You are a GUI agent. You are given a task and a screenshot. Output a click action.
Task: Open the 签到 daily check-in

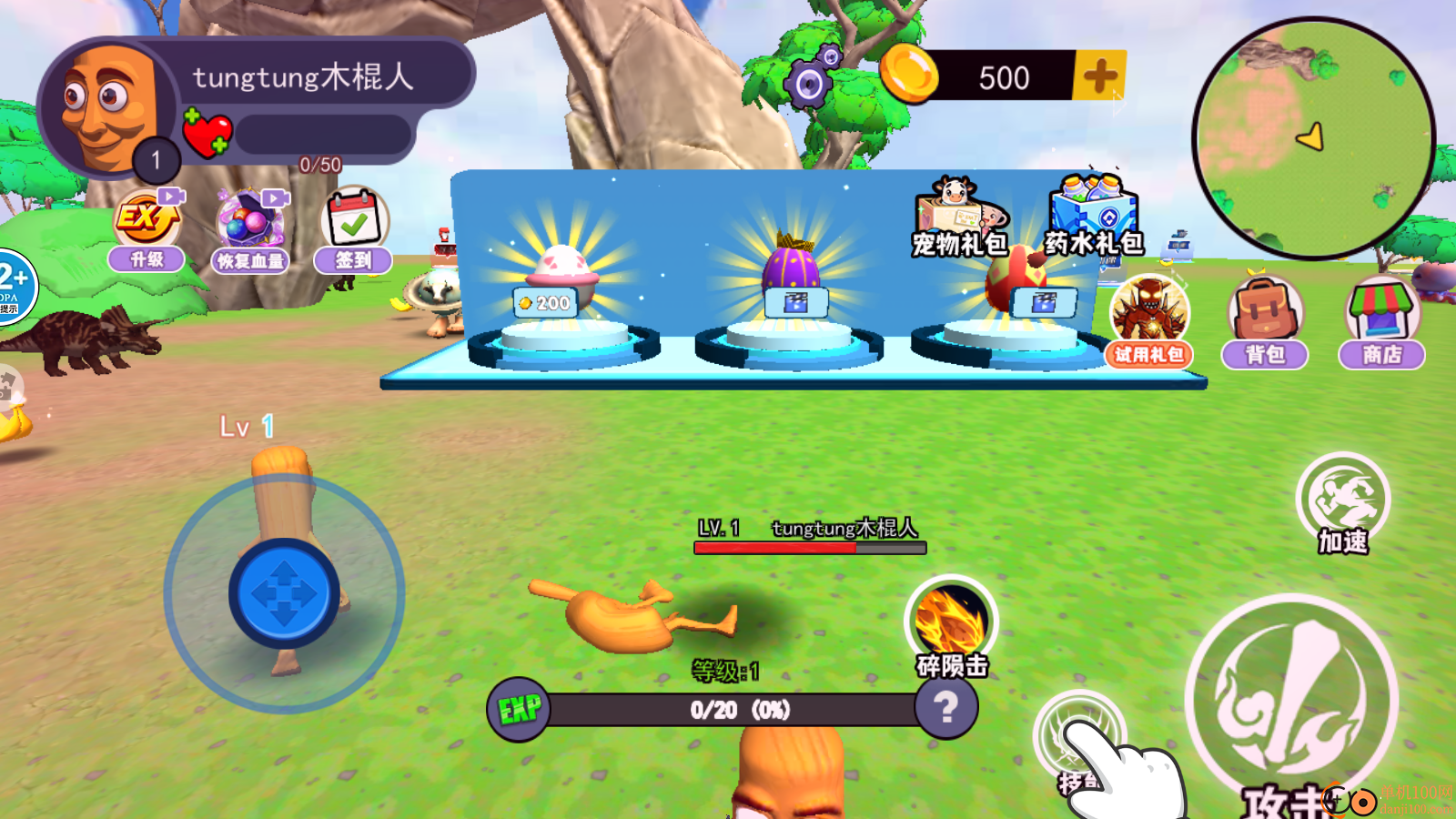point(354,231)
